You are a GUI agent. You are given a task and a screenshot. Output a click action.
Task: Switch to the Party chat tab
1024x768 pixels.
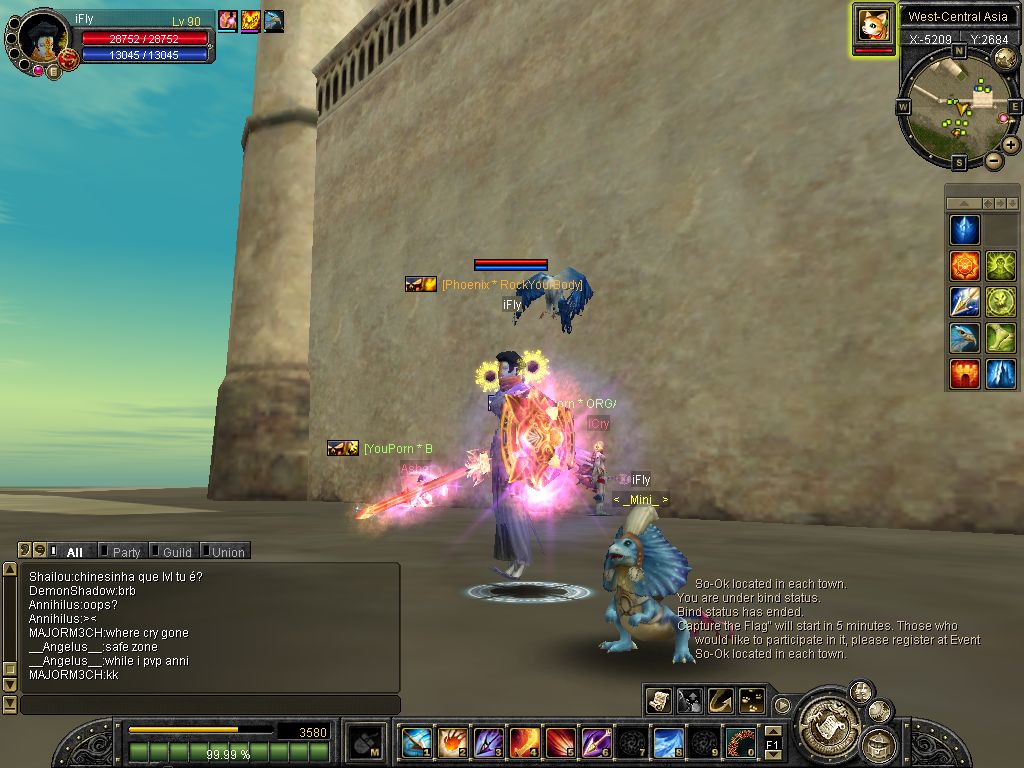coord(126,551)
